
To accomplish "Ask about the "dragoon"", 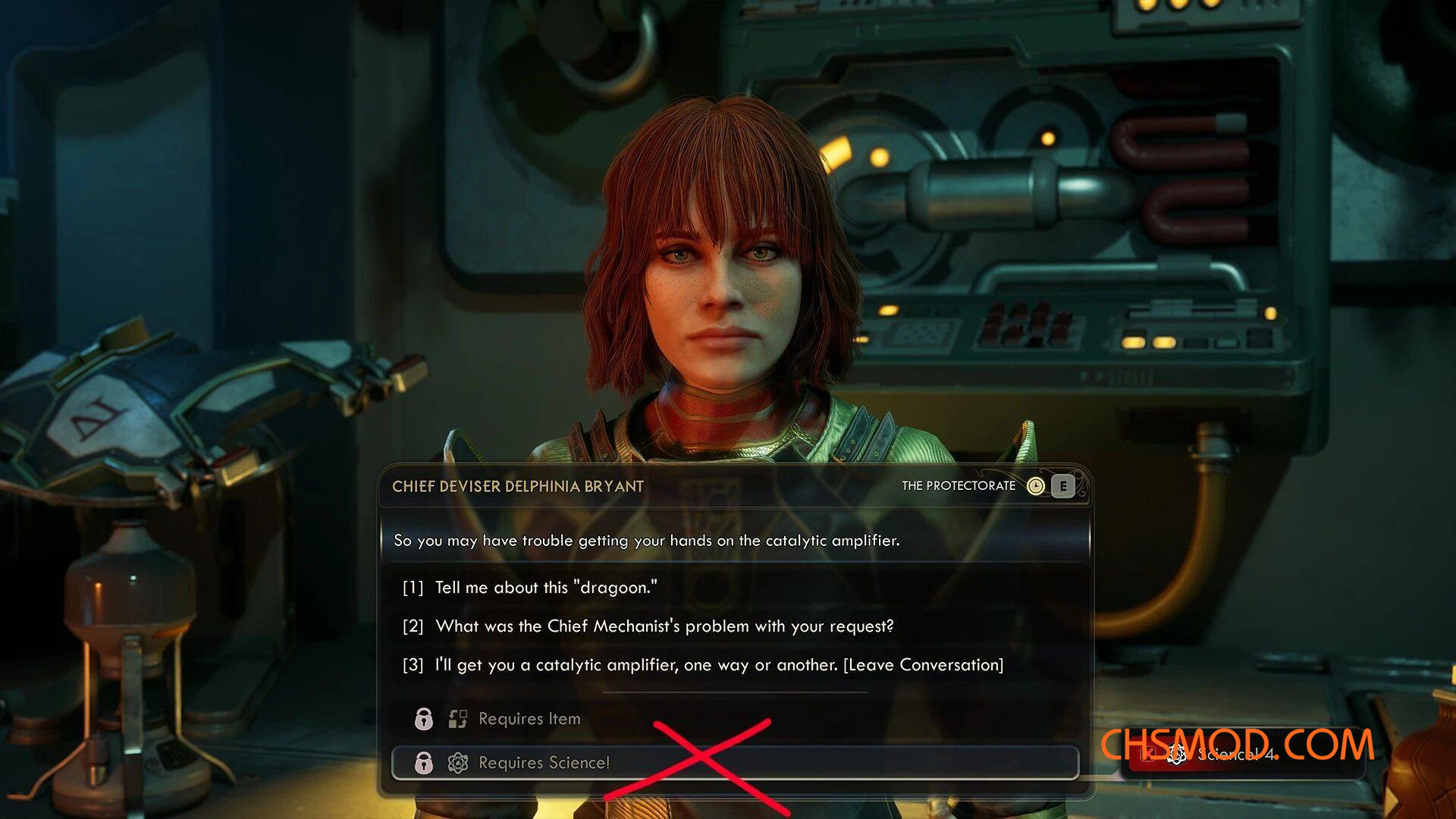I will click(x=545, y=588).
